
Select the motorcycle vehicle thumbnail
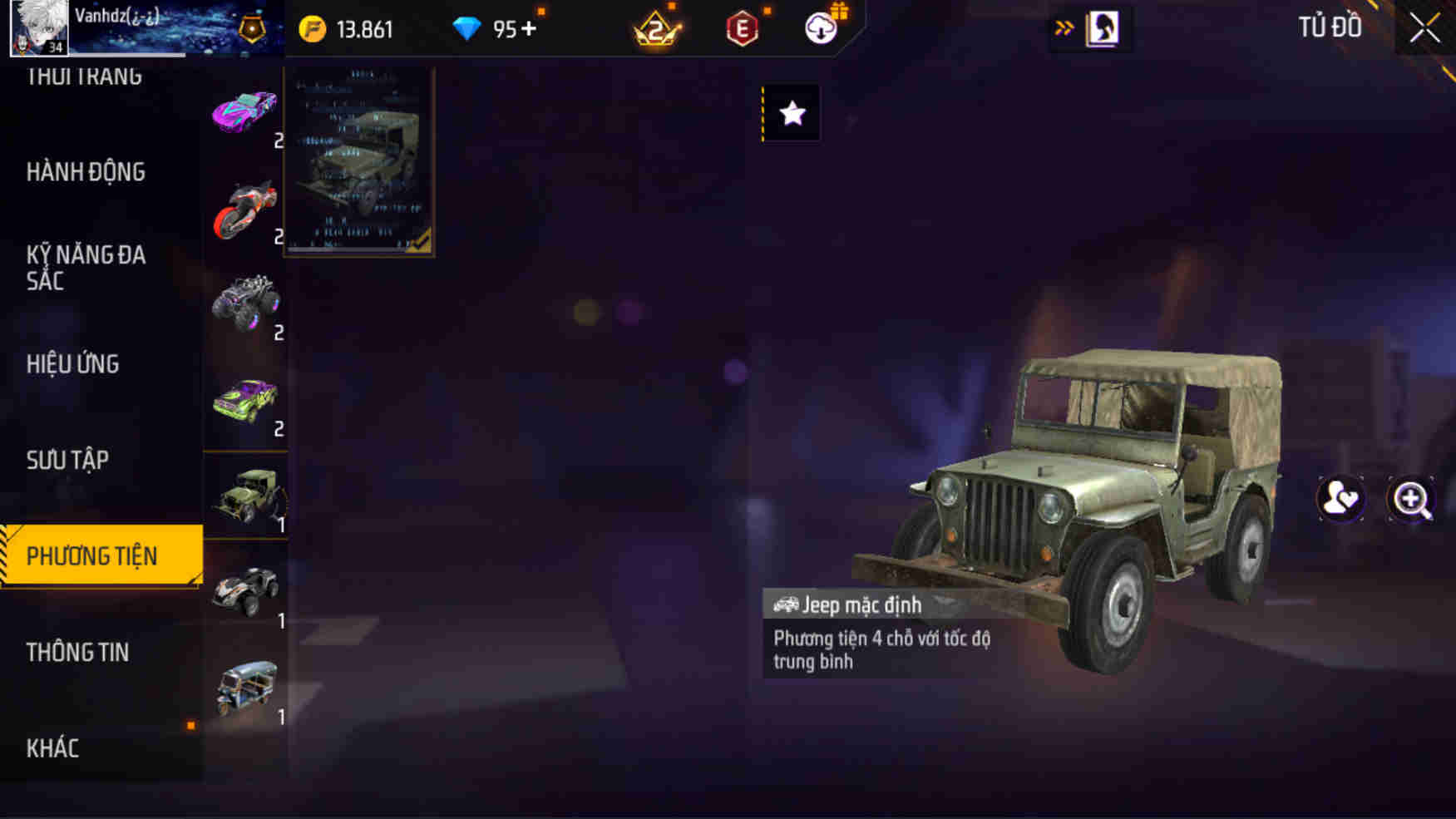coord(245,207)
